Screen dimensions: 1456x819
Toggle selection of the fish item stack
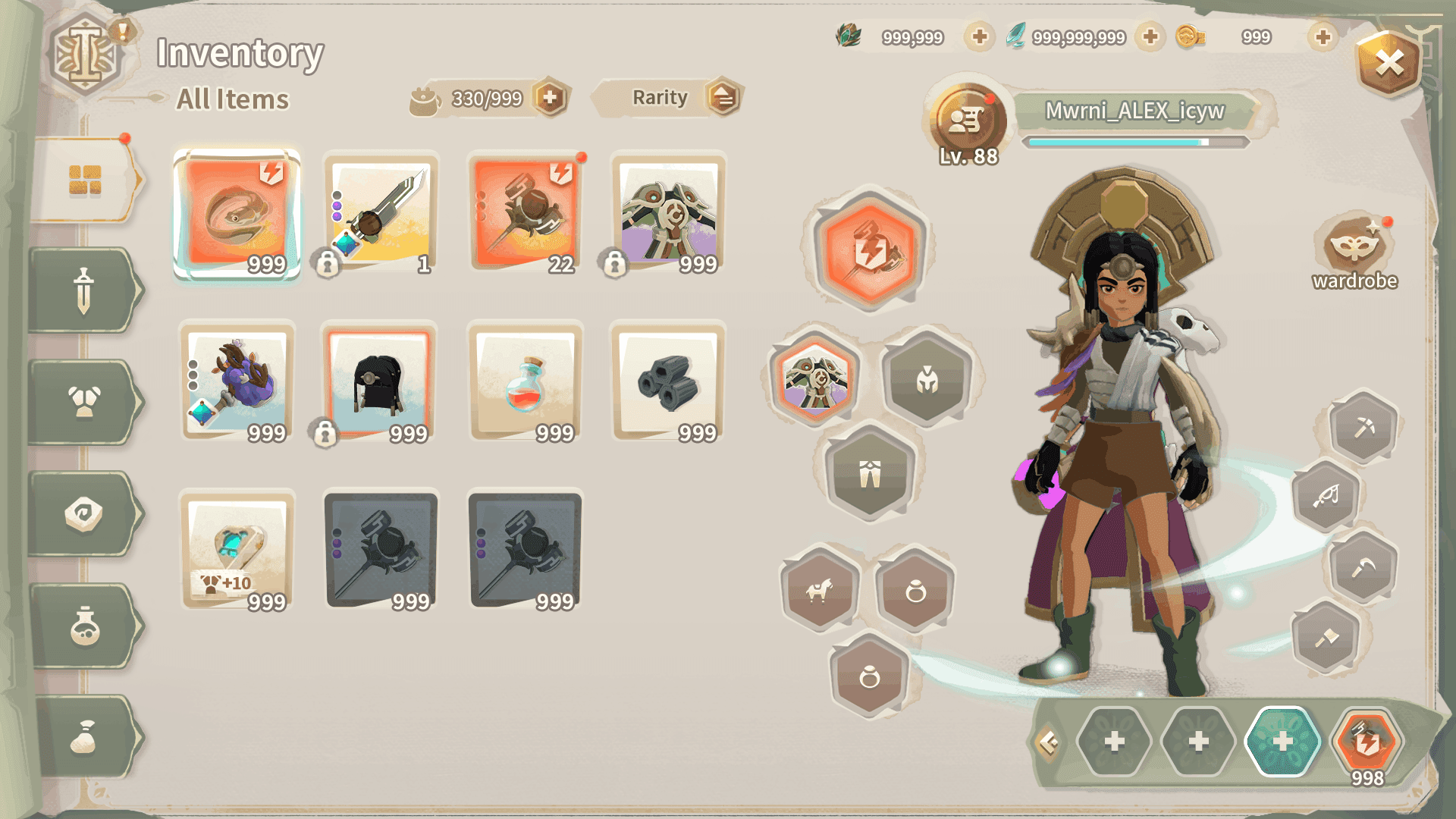point(237,216)
